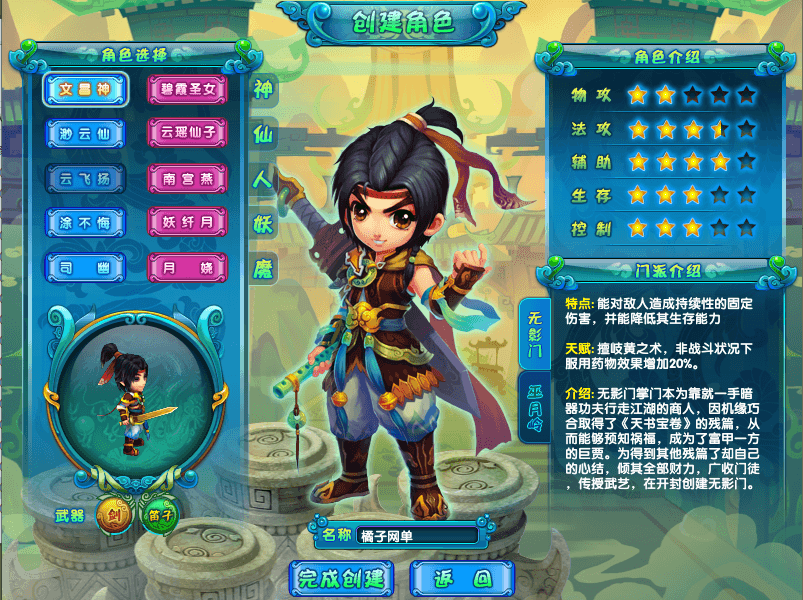Select the 妖纤月 character

(187, 222)
